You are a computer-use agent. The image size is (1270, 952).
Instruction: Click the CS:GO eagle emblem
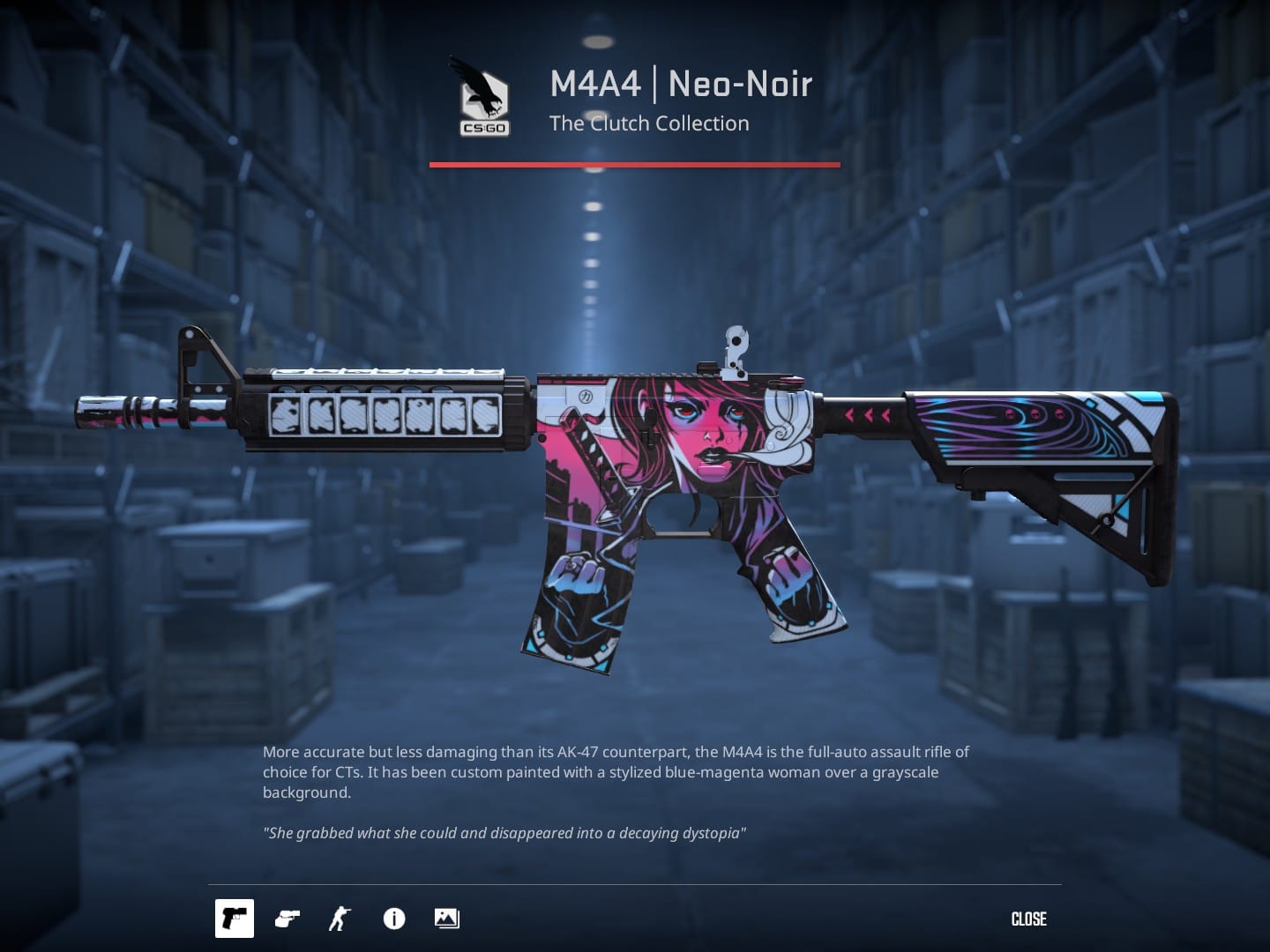[483, 97]
